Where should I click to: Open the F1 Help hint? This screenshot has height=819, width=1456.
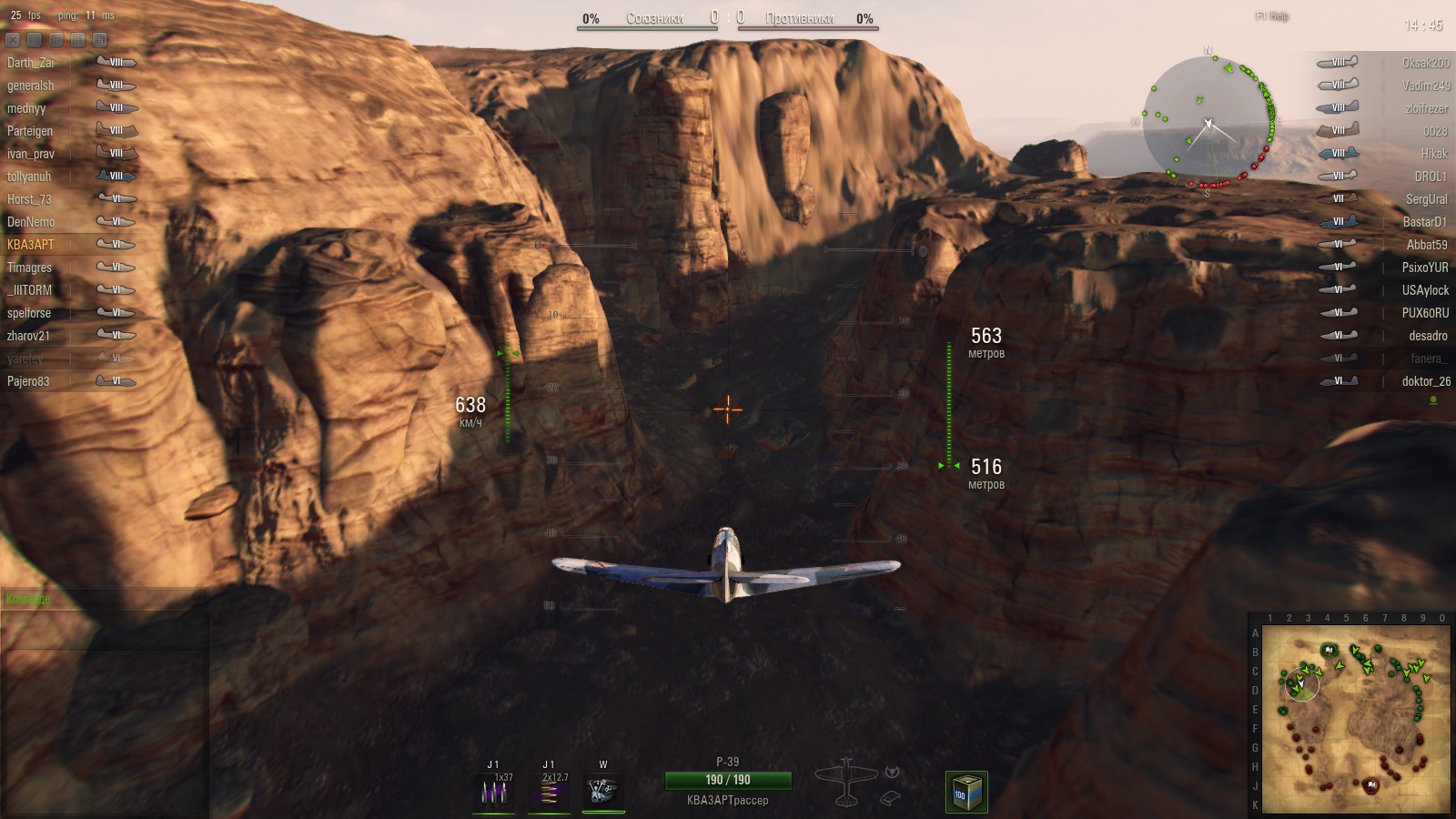(1271, 16)
